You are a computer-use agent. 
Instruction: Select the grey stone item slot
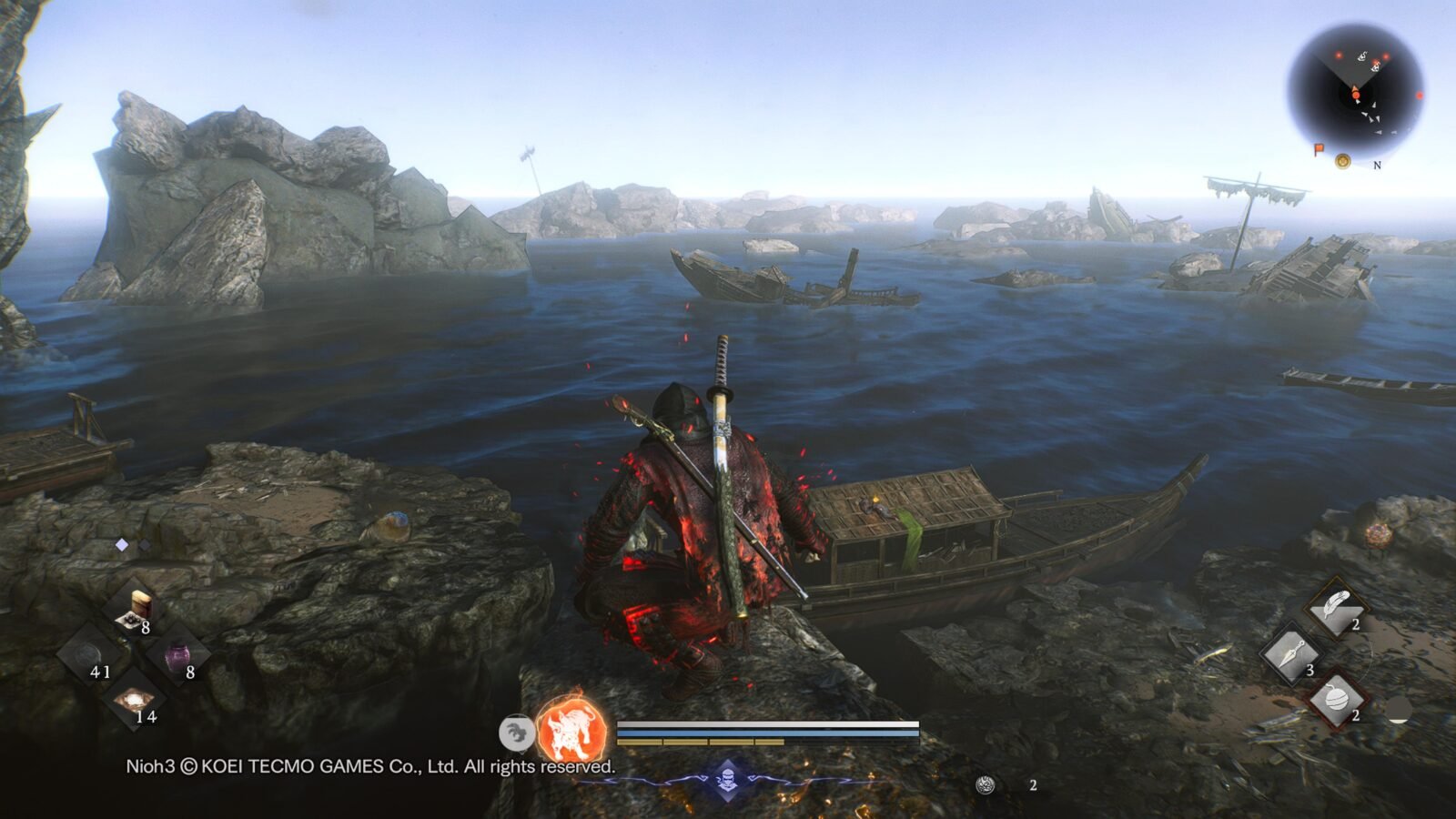point(90,655)
